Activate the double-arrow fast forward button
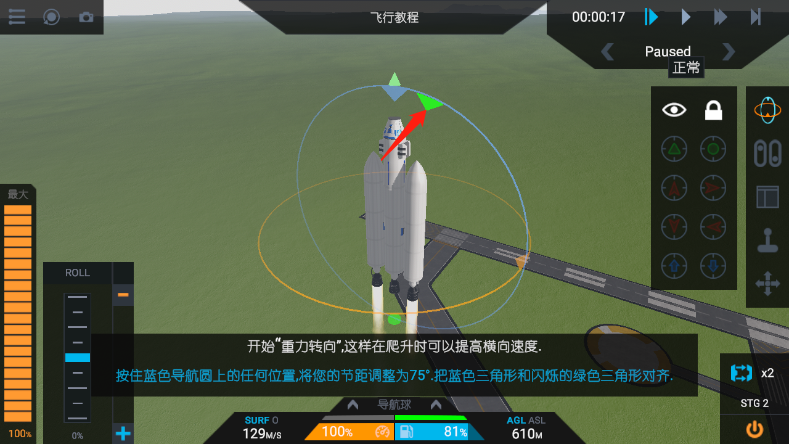 coord(720,17)
